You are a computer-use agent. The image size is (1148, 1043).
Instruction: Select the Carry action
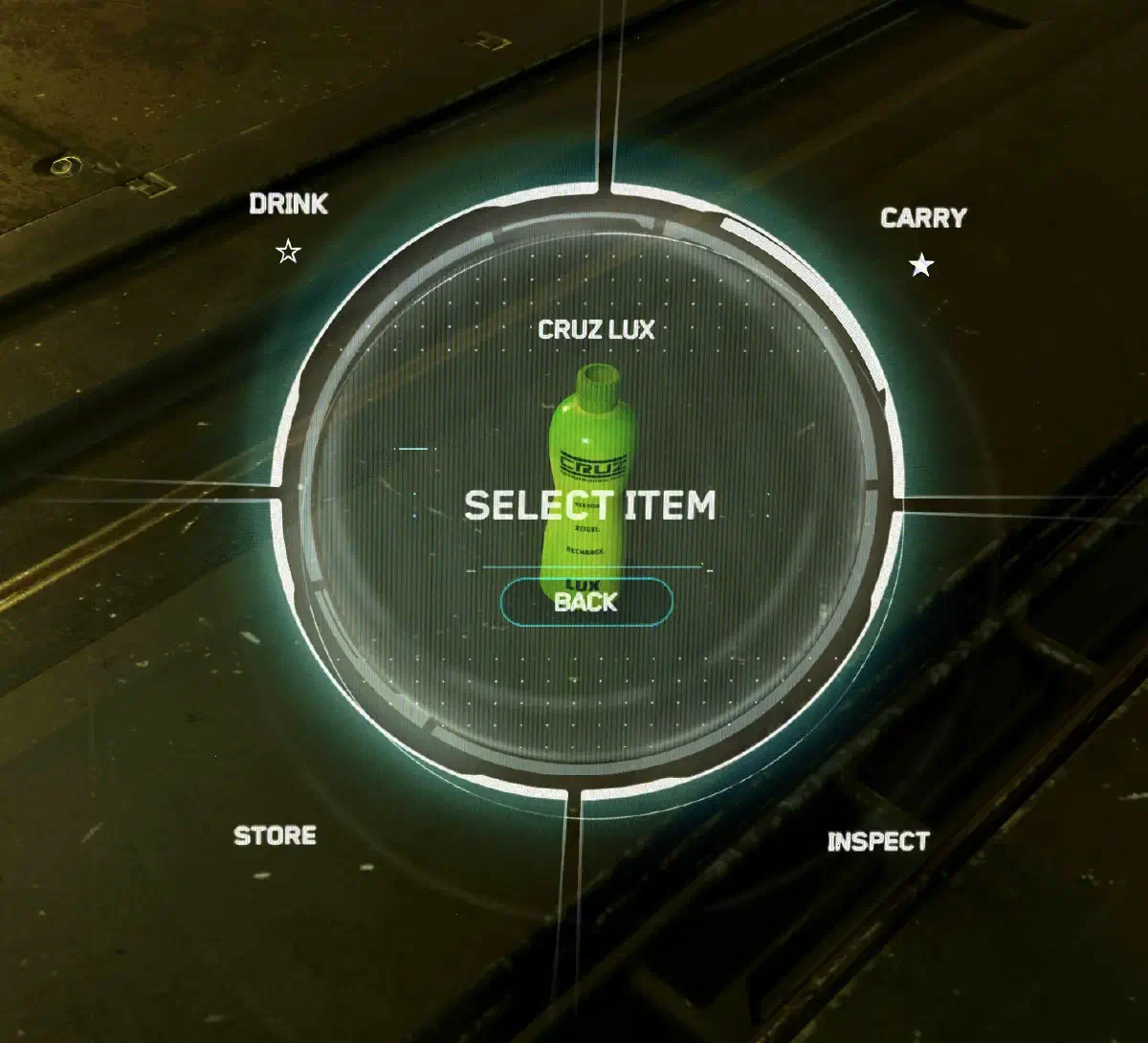click(x=922, y=218)
